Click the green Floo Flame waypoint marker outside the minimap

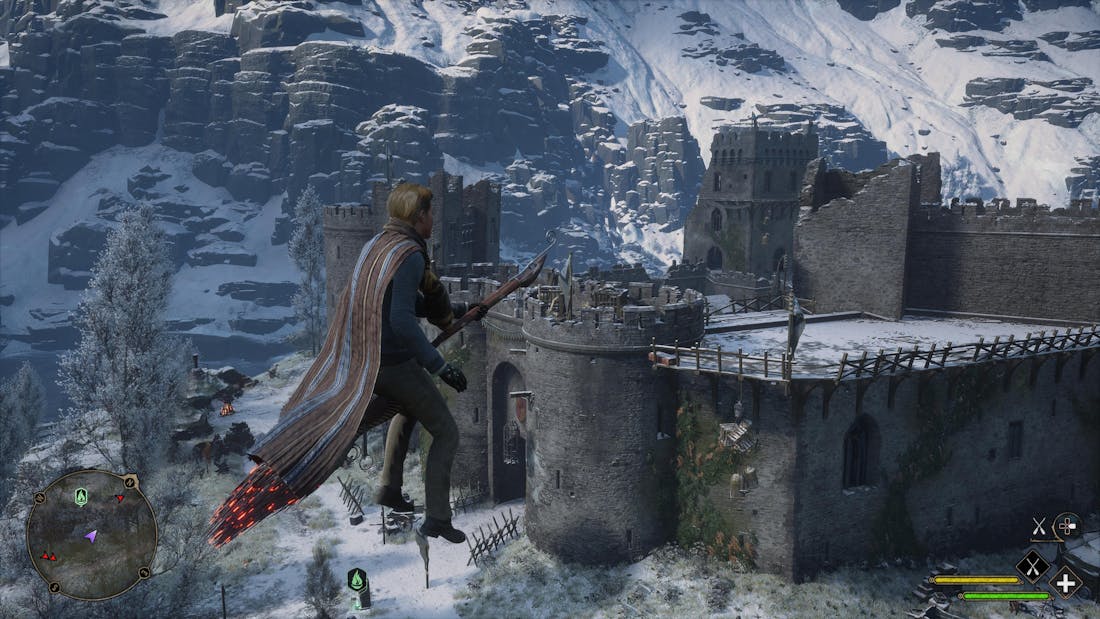[357, 579]
